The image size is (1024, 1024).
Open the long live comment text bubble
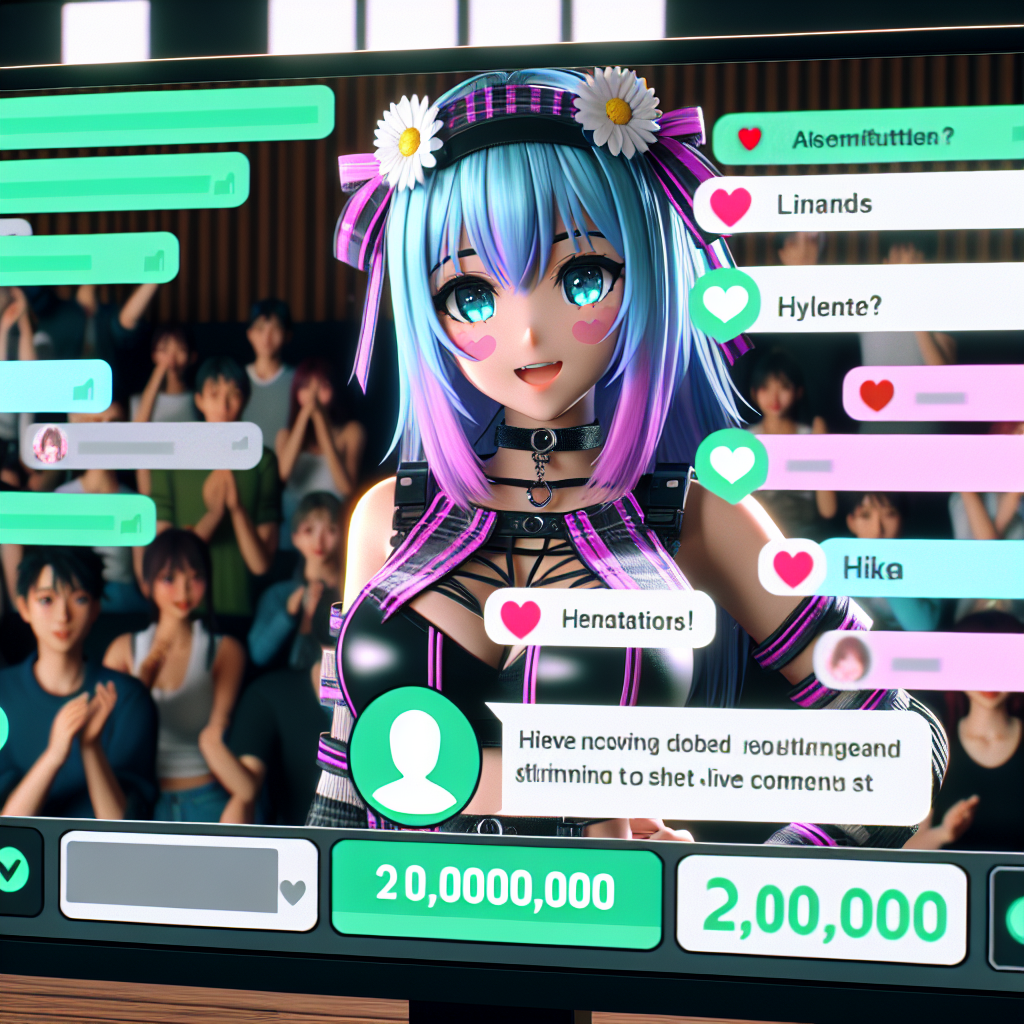[710, 764]
